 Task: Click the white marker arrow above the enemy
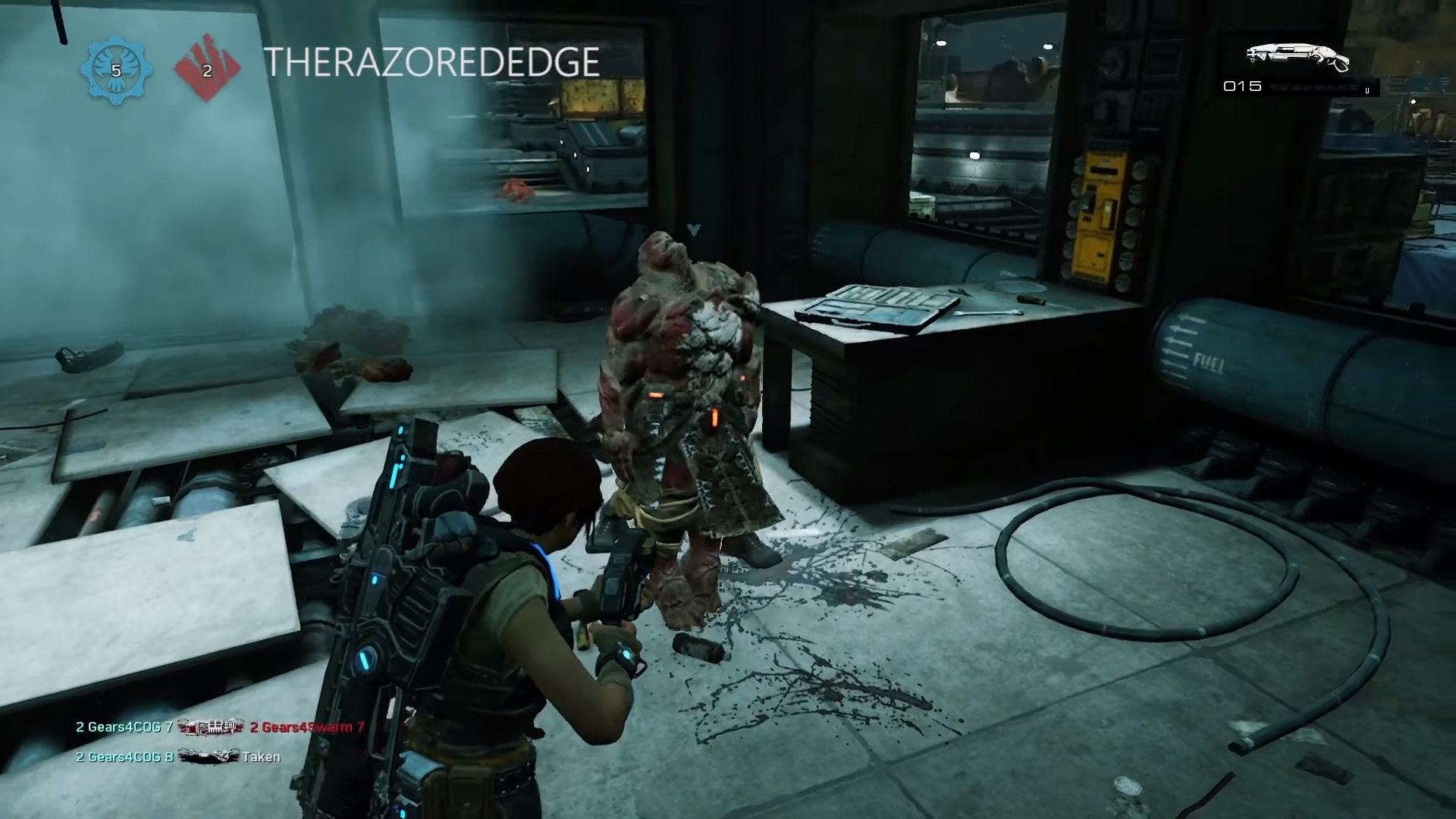coord(695,231)
